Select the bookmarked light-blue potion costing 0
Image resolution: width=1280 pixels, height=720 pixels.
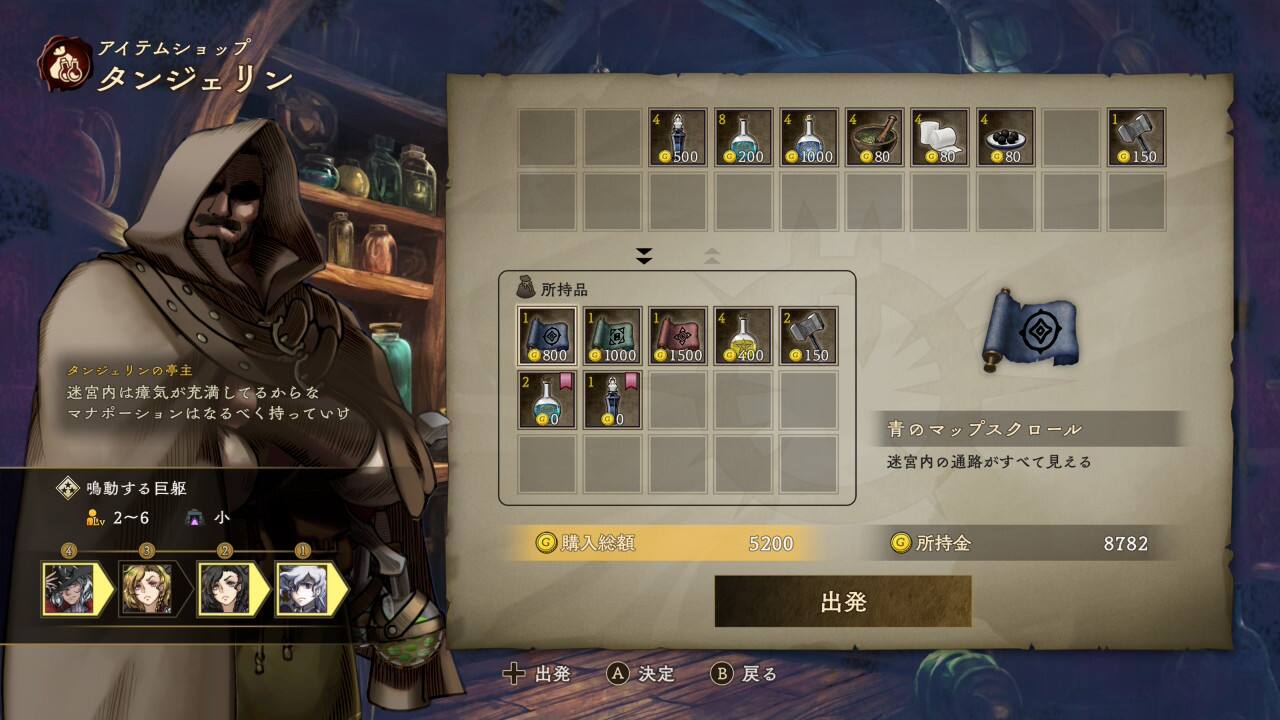[x=547, y=399]
